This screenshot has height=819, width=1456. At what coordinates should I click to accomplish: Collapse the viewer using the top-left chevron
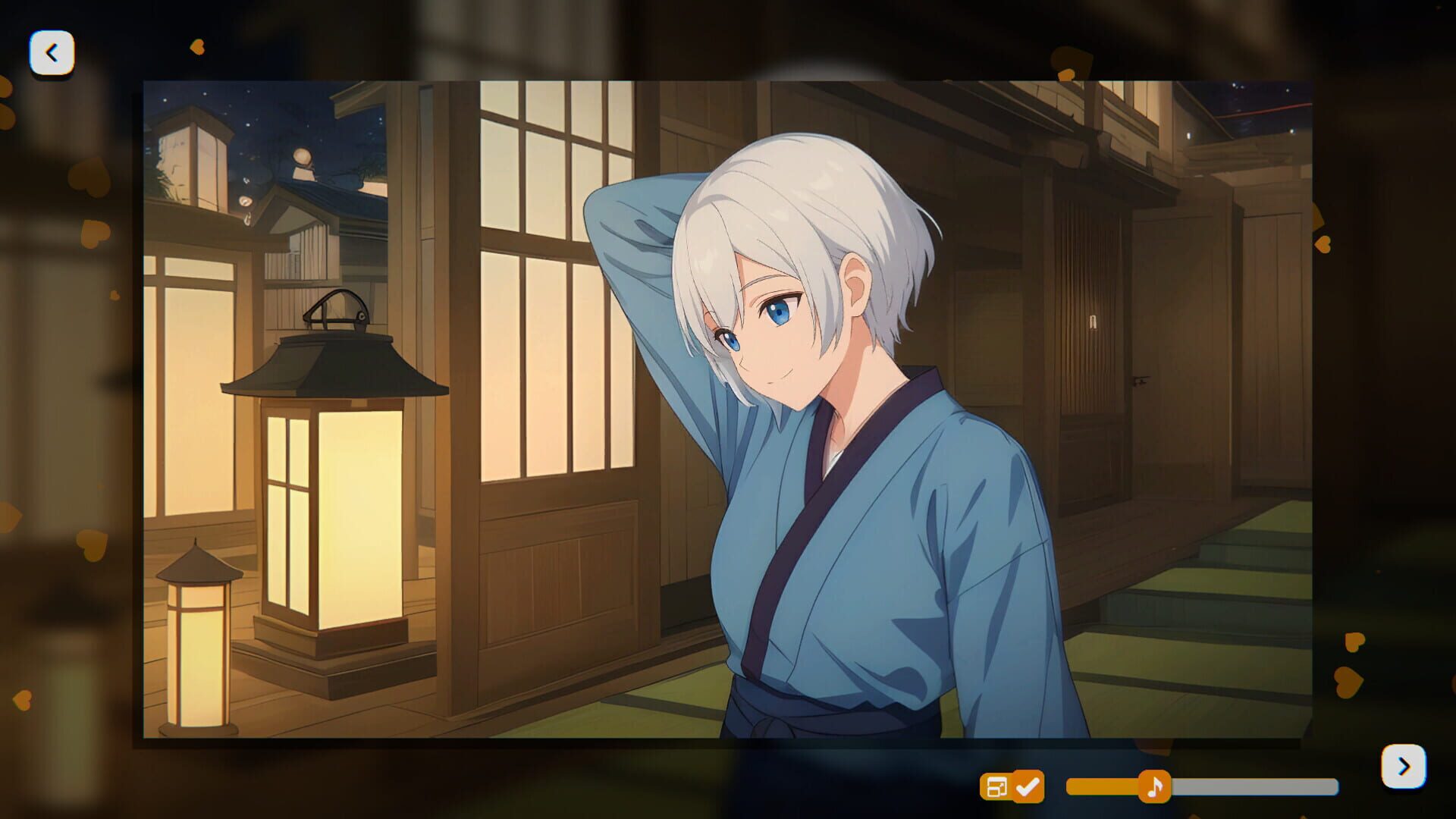(x=52, y=52)
